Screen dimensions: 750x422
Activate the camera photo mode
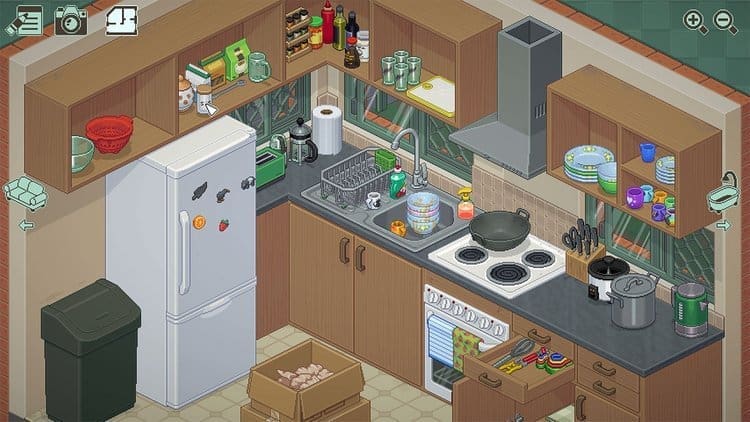pos(71,20)
